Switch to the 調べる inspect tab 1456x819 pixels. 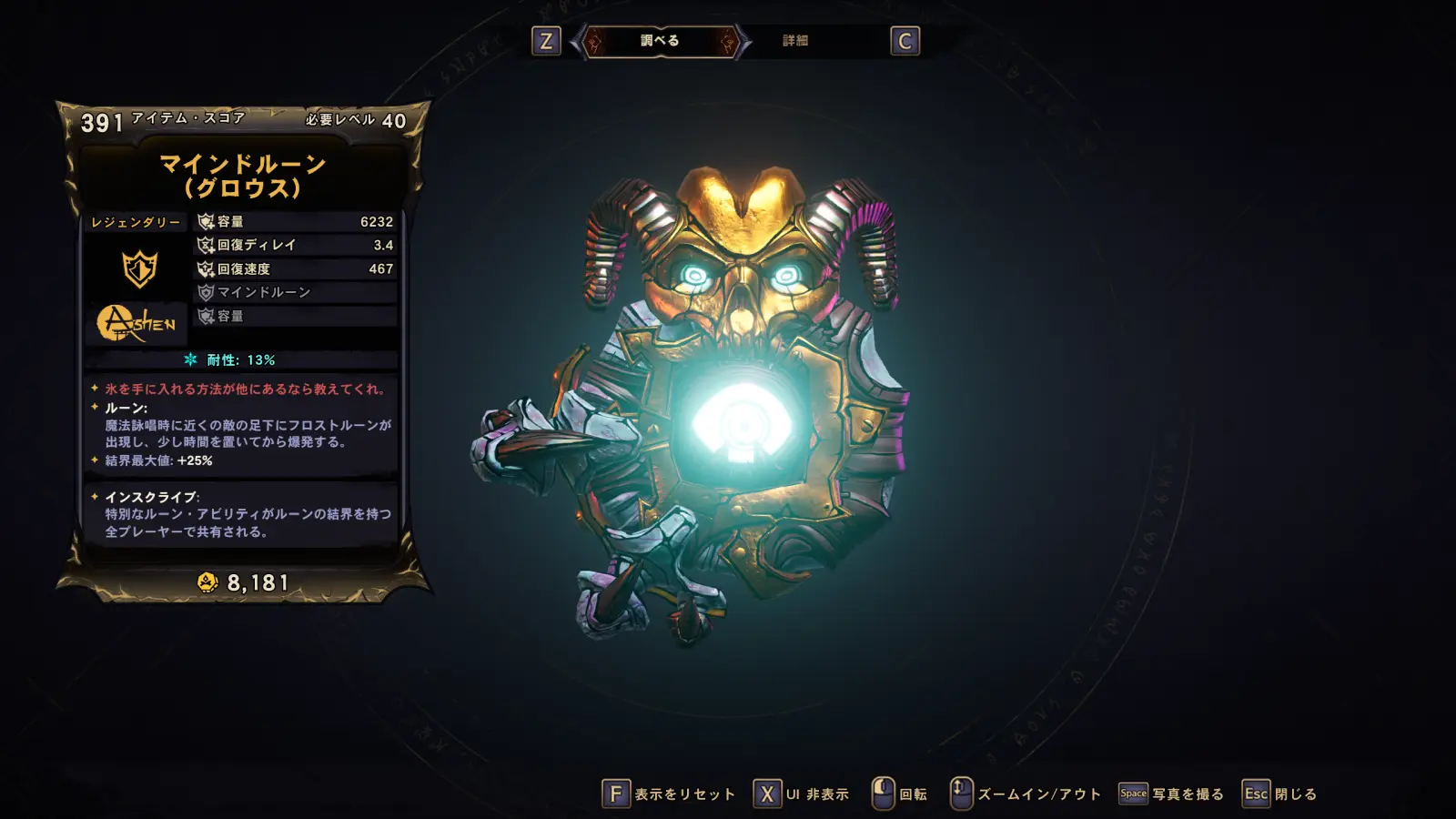pyautogui.click(x=660, y=41)
